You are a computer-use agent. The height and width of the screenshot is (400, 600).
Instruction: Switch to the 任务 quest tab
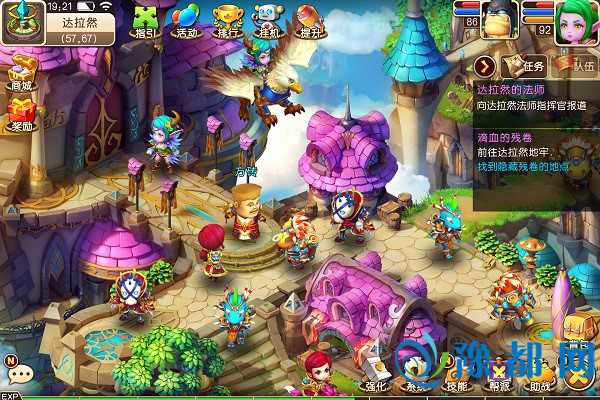[525, 67]
